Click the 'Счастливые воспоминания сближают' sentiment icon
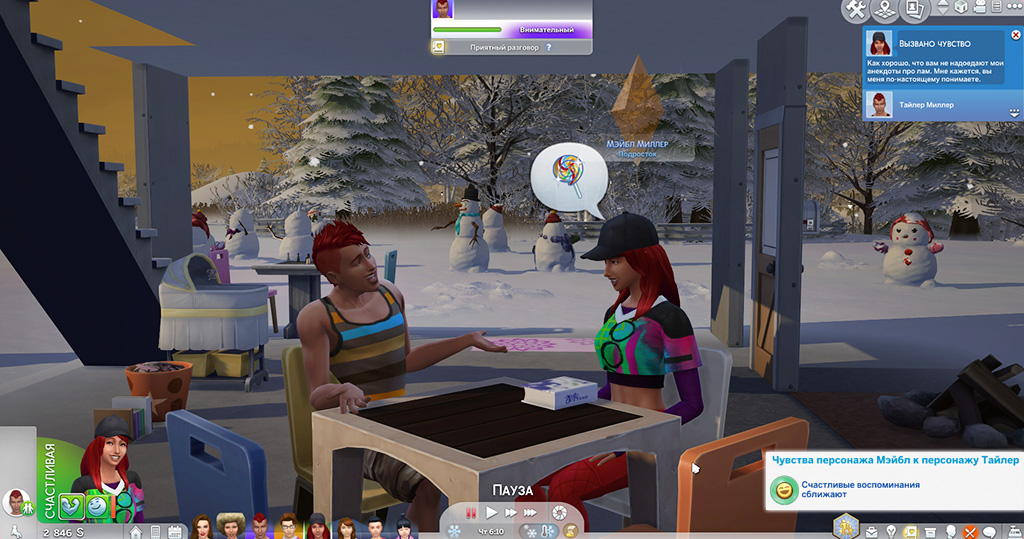 coord(783,491)
